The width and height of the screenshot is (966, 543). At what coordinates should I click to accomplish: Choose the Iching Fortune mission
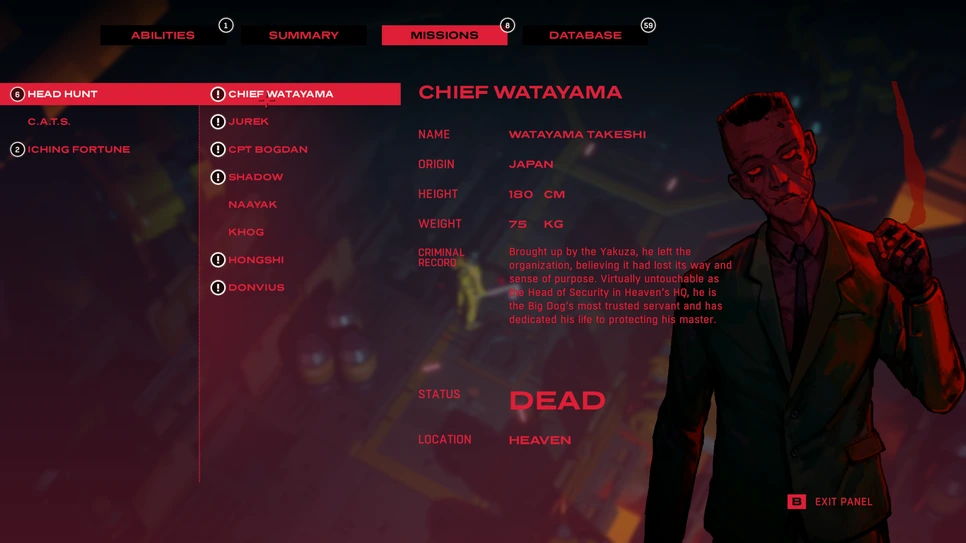78,149
